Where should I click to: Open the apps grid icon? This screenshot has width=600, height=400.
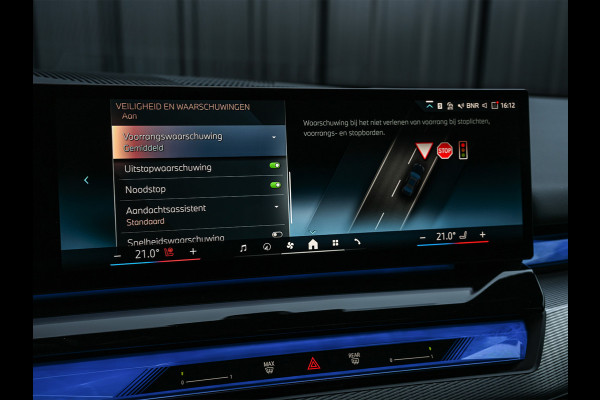tap(335, 242)
